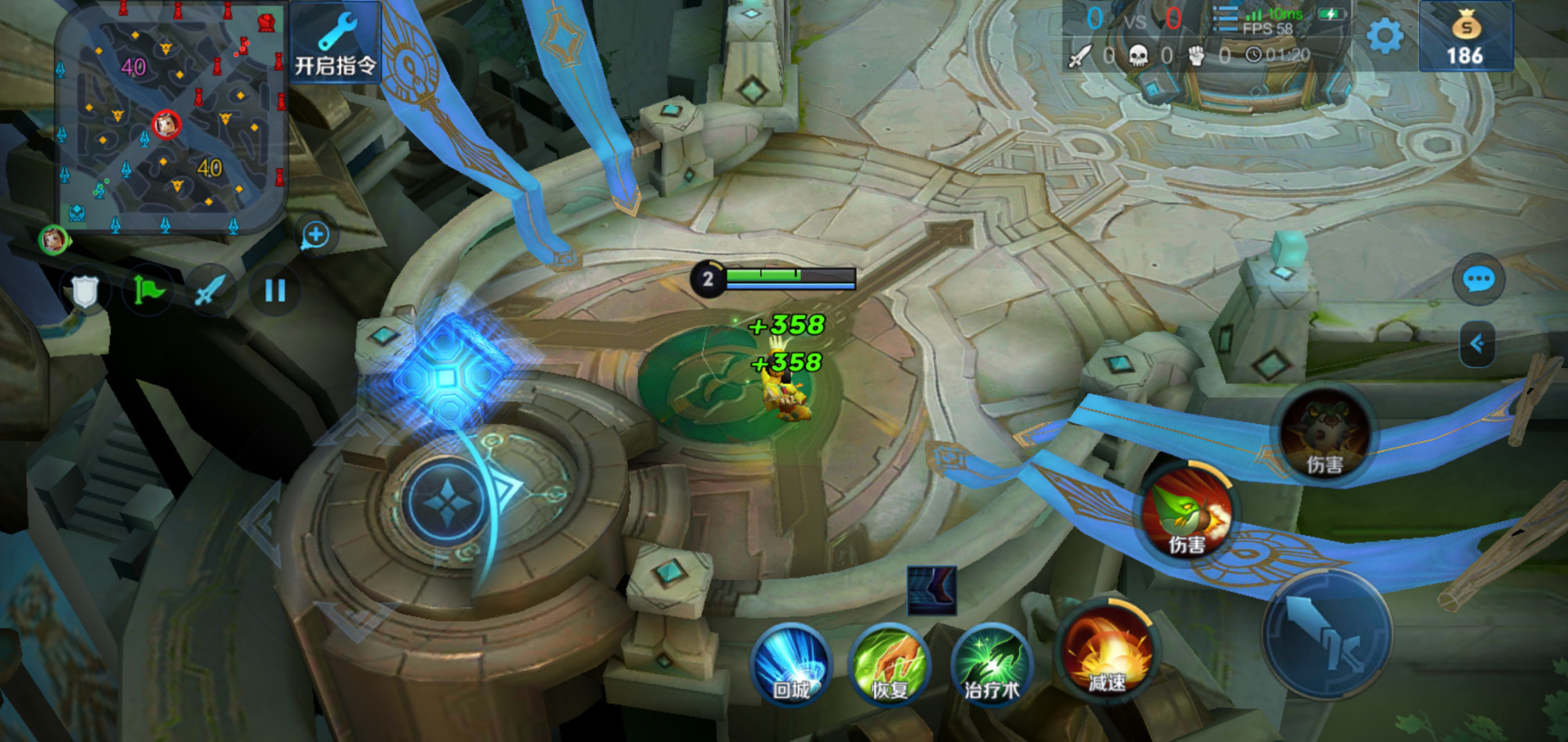Cast the 治疗术 heal spell
Viewport: 1568px width, 742px height.
point(991,664)
